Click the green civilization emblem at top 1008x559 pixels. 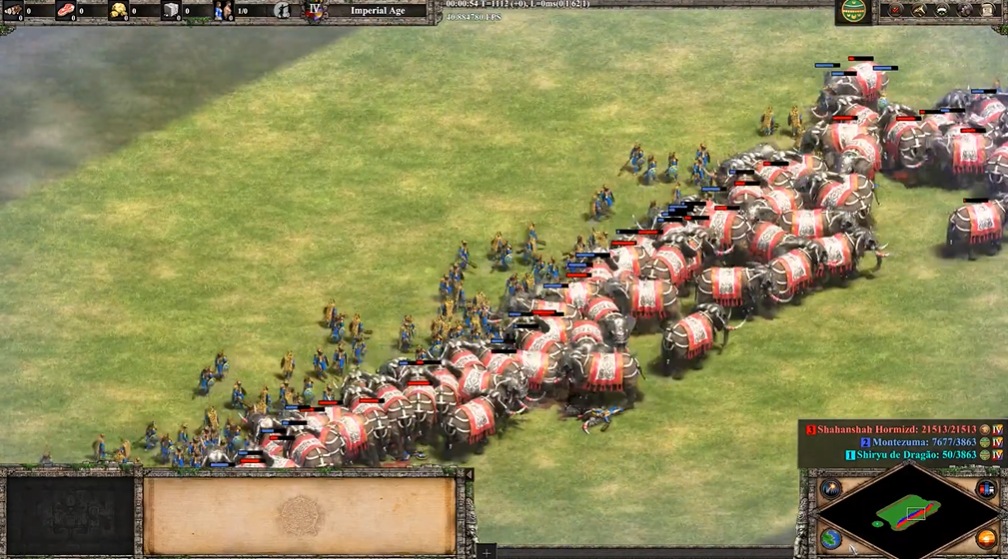(x=854, y=11)
